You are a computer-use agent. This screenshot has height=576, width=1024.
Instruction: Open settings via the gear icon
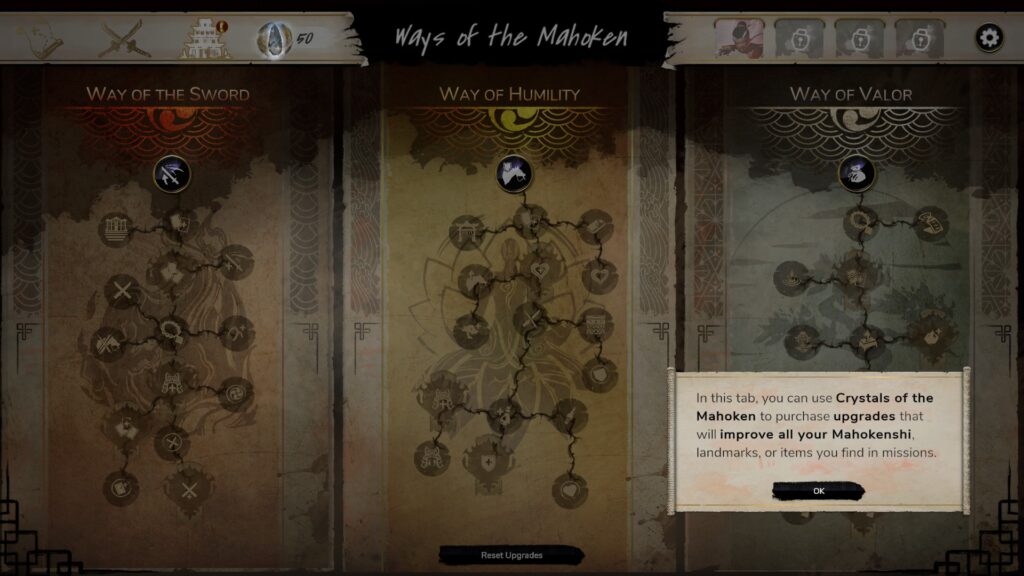pyautogui.click(x=989, y=39)
